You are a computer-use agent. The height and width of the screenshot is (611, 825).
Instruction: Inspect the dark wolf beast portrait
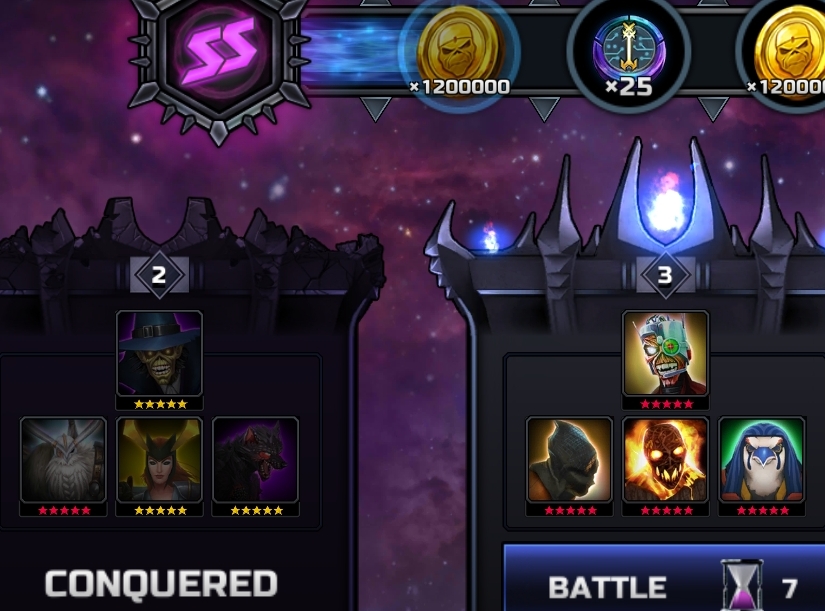coord(256,460)
